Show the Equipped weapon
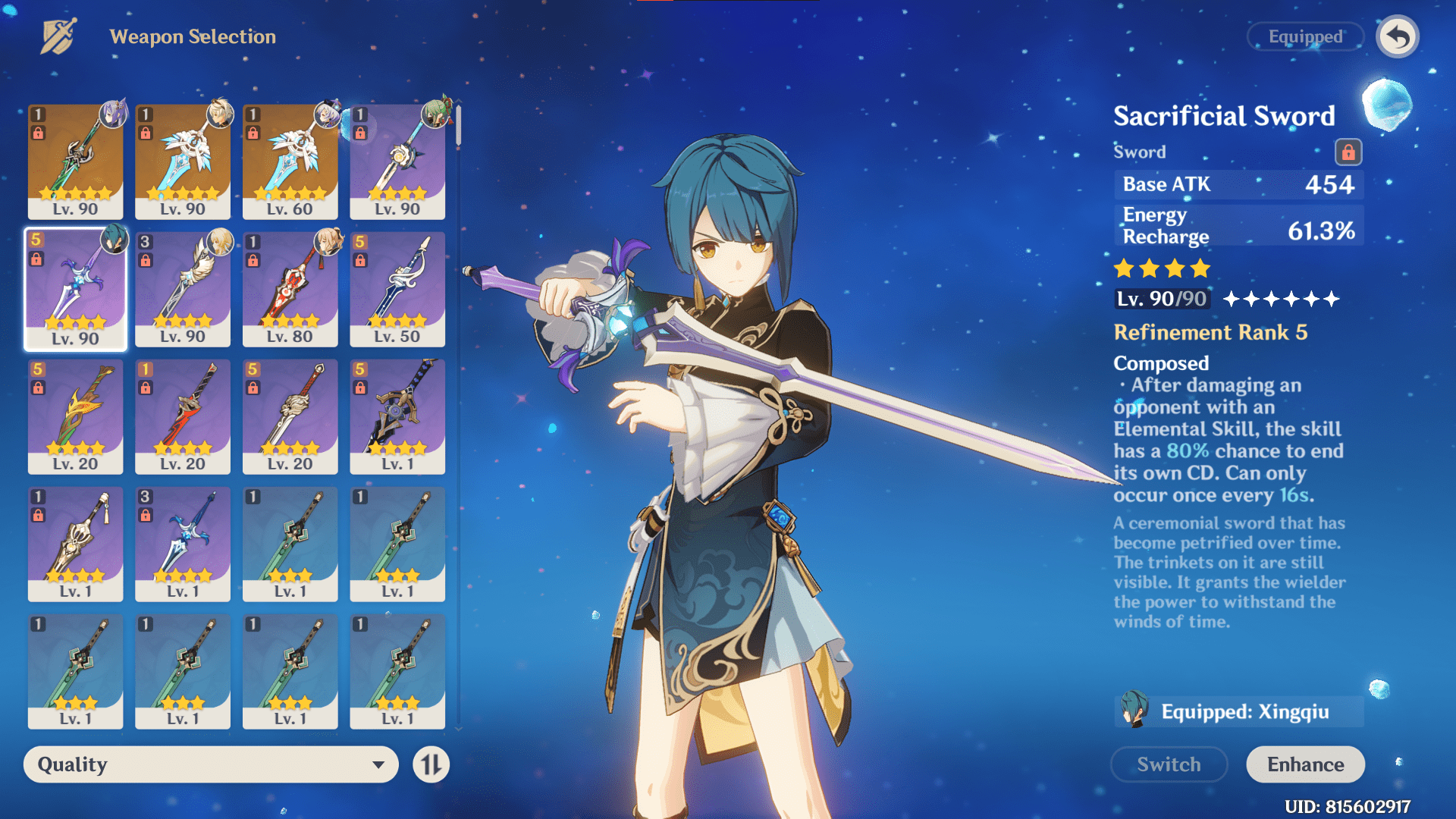1456x819 pixels. click(x=1305, y=36)
